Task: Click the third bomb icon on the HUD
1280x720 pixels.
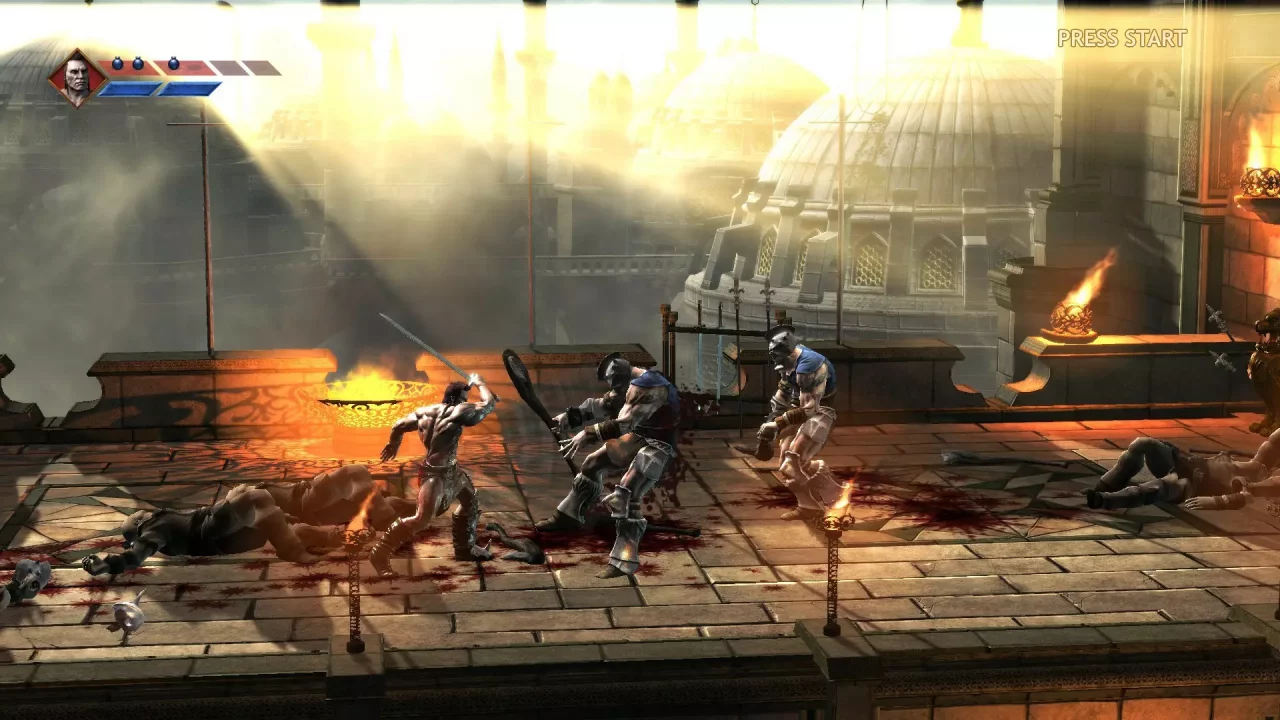Action: point(173,62)
